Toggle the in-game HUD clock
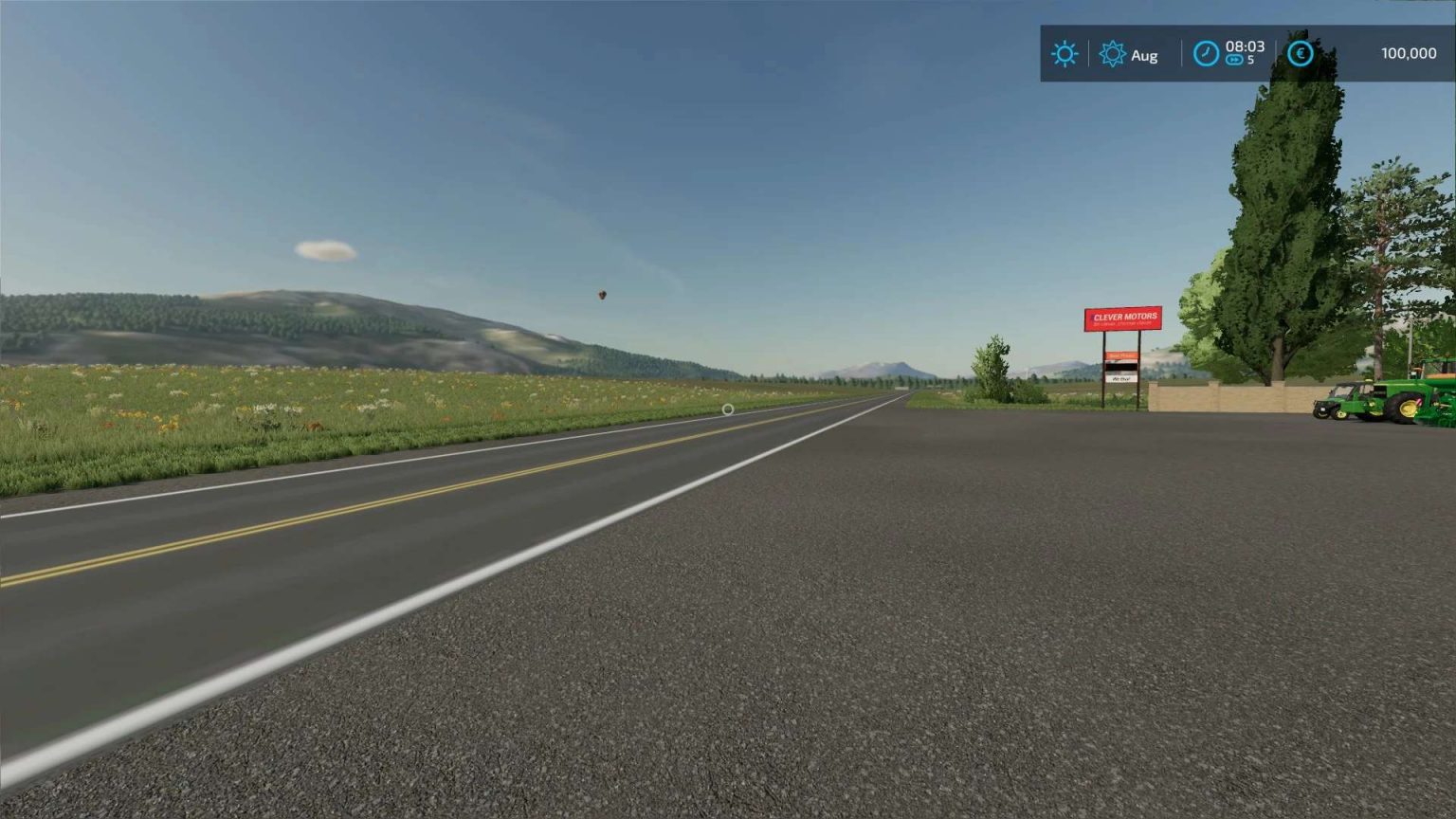Image resolution: width=1456 pixels, height=819 pixels. [x=1206, y=54]
